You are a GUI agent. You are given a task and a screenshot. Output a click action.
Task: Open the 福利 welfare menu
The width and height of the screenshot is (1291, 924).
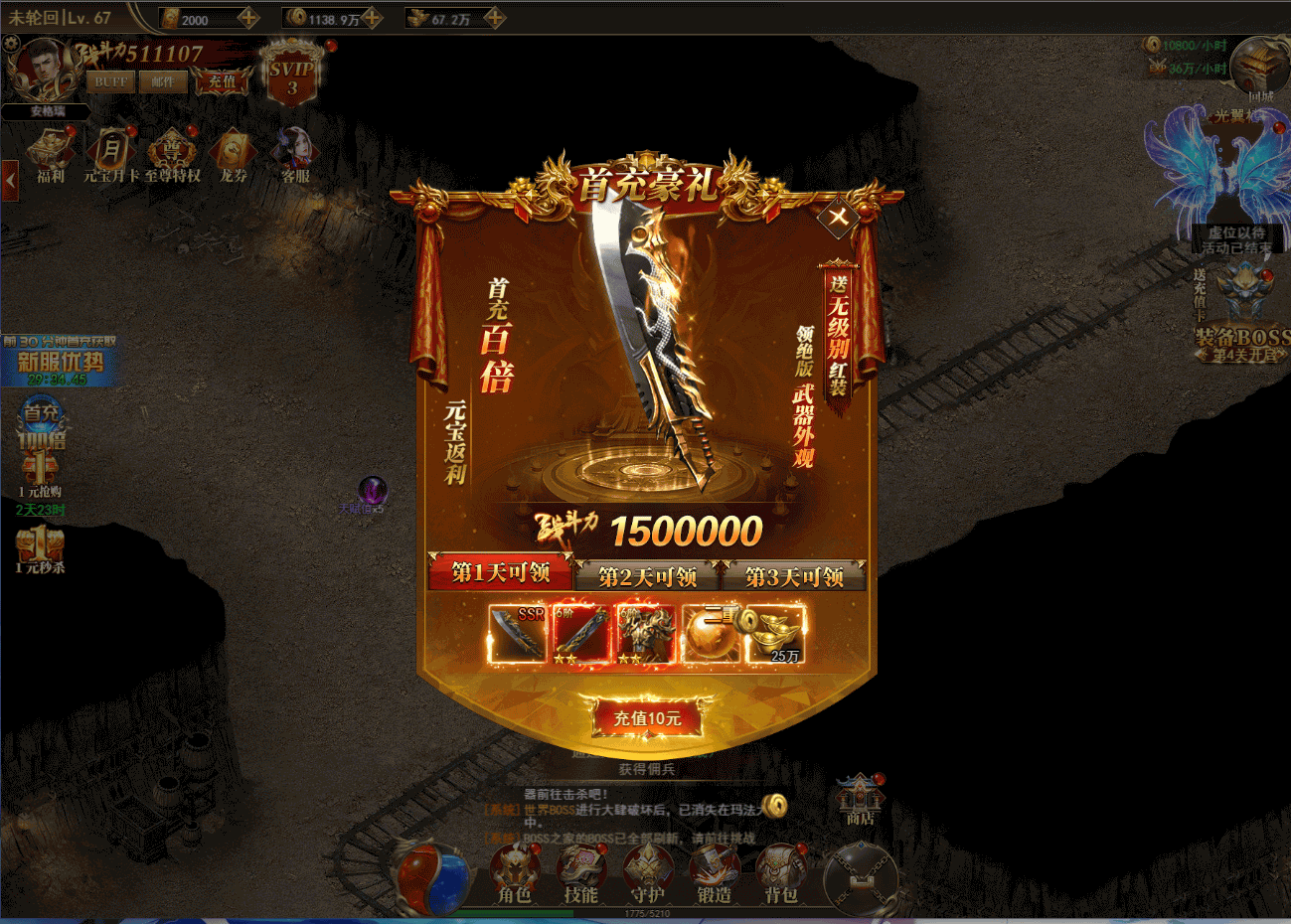50,156
